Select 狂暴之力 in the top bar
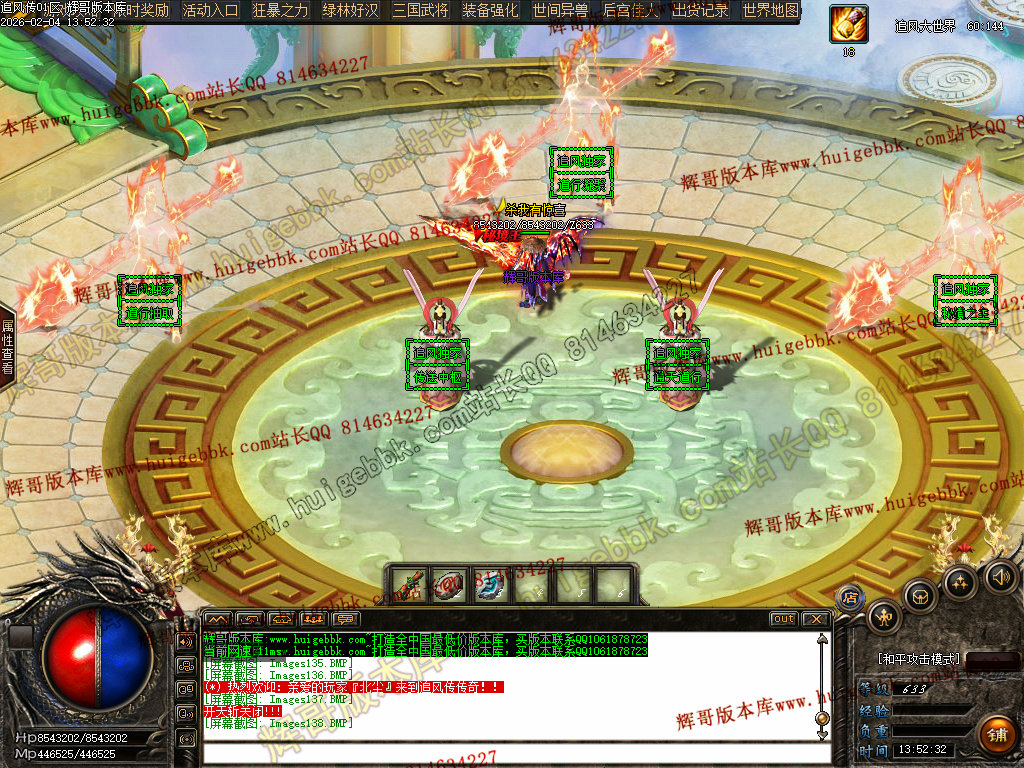 [x=281, y=11]
